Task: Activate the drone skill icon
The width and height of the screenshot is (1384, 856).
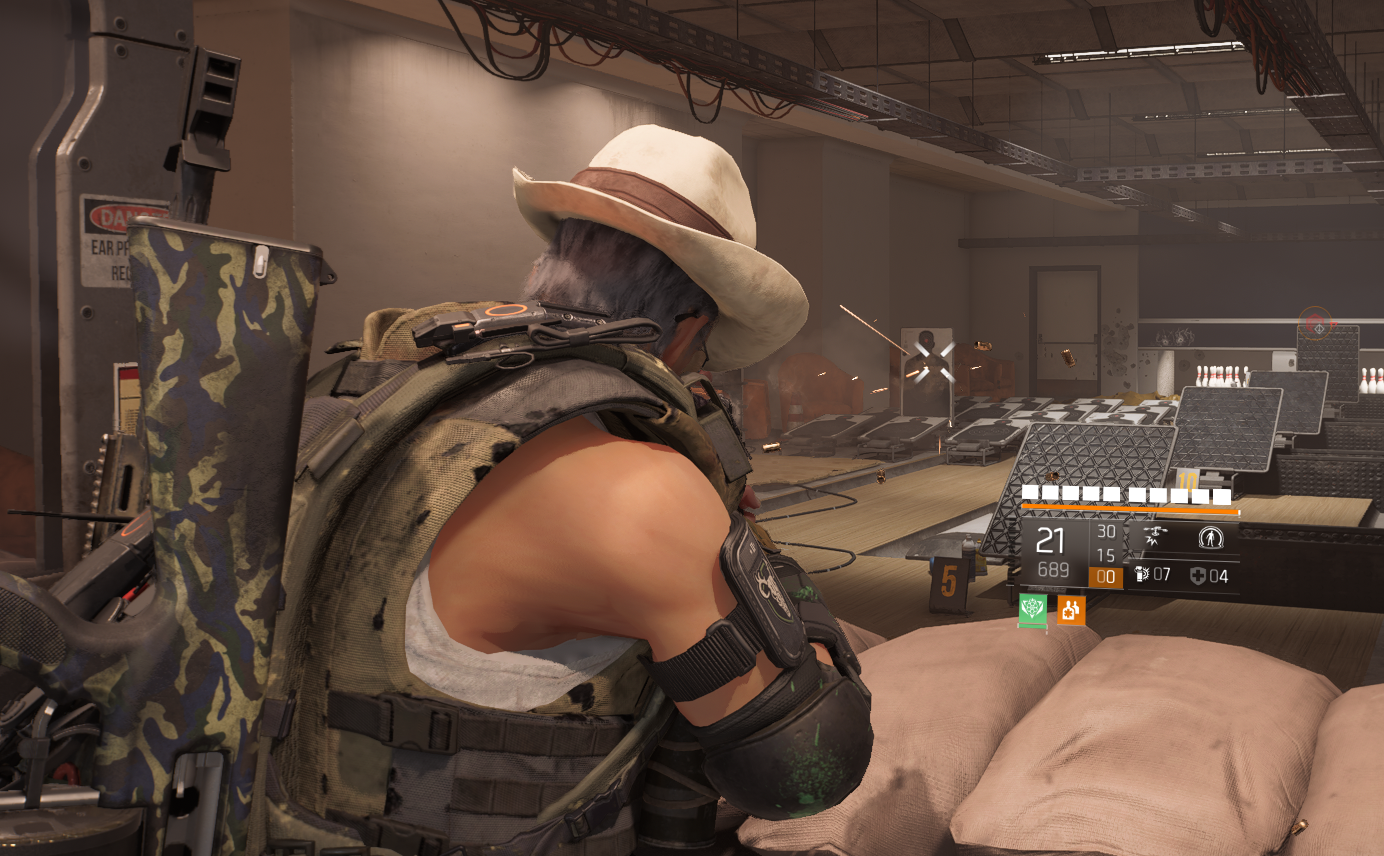Action: click(x=1155, y=538)
